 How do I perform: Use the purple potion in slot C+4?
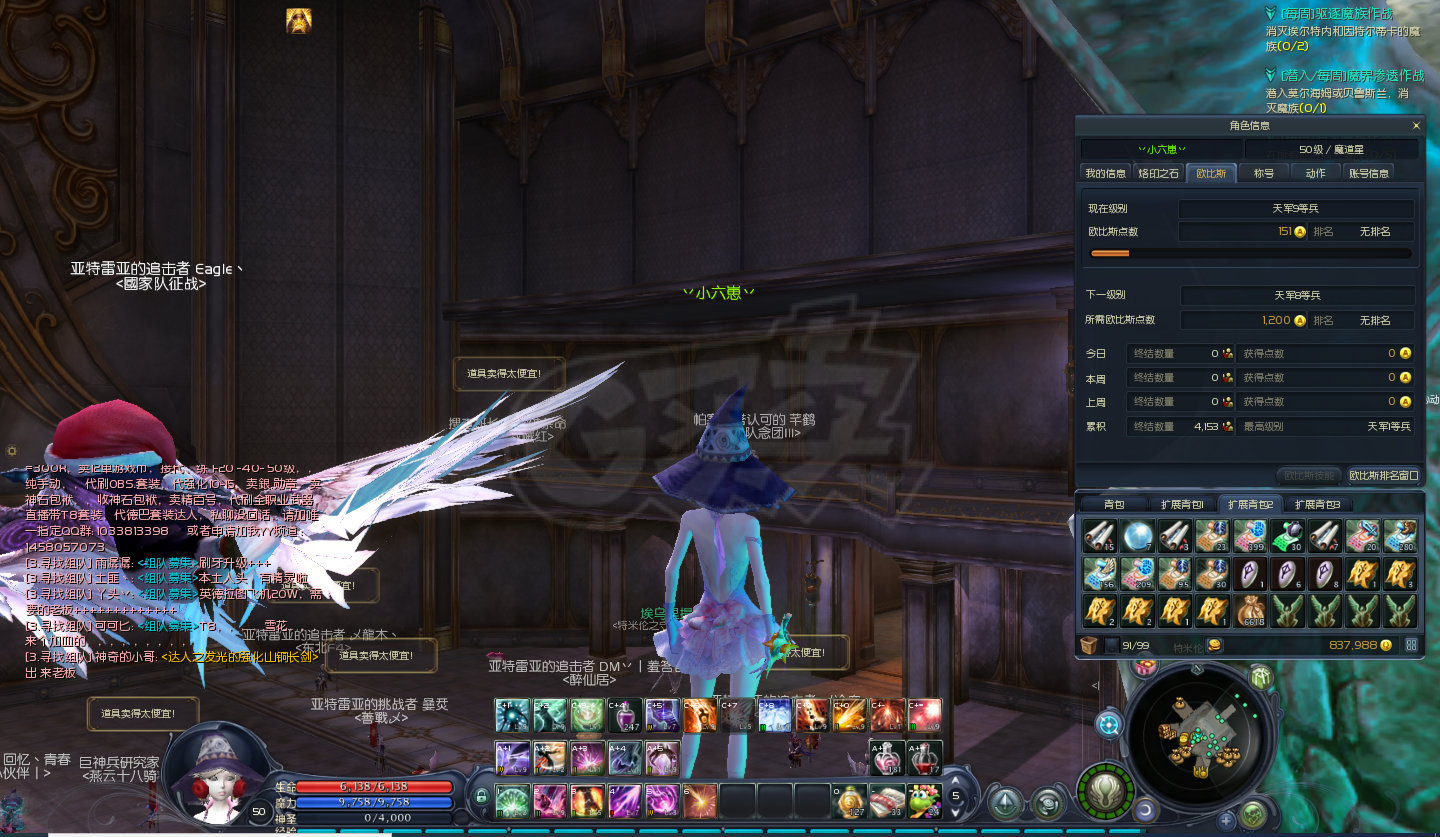pyautogui.click(x=623, y=716)
